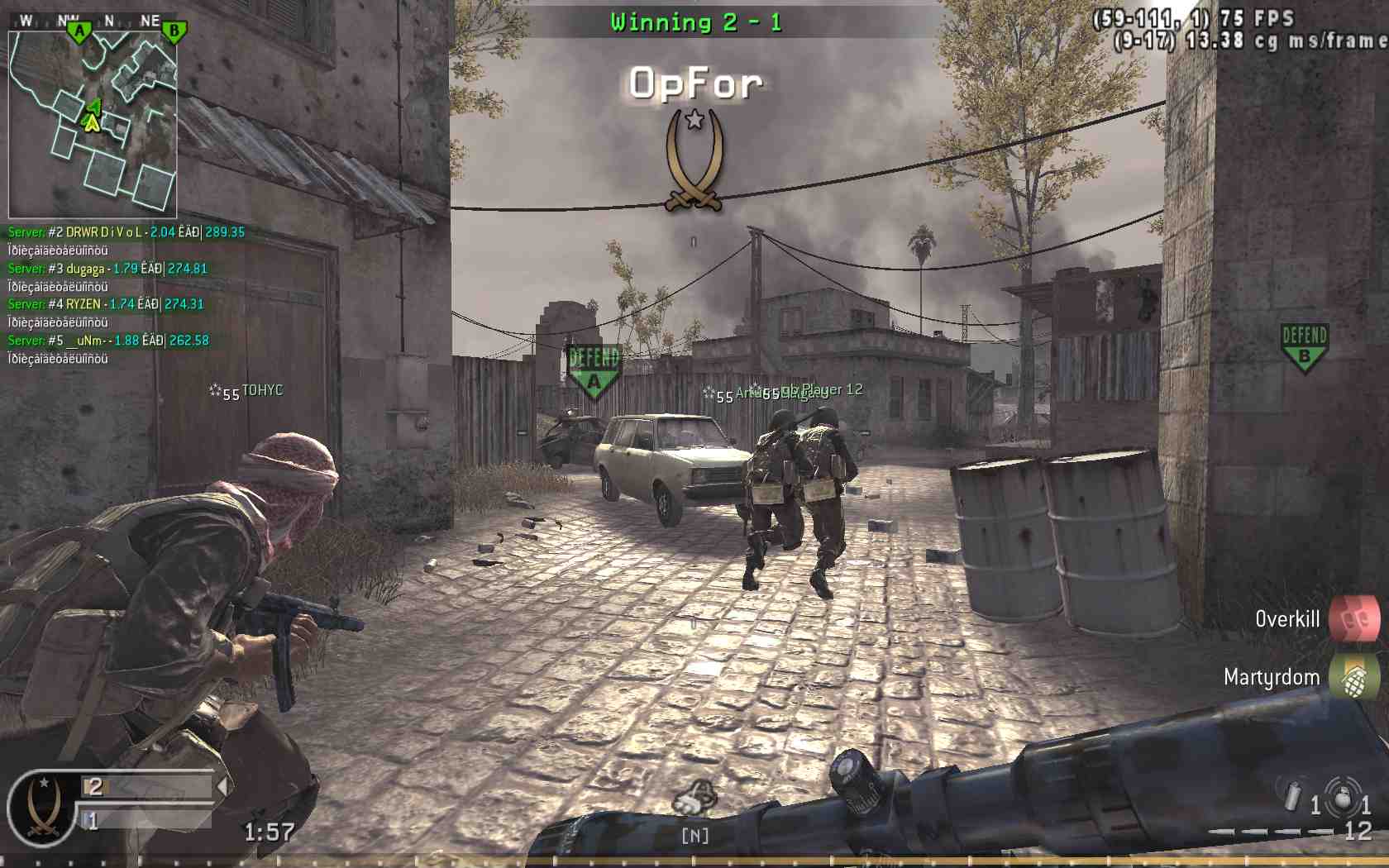Viewport: 1389px width, 868px height.
Task: Select the Martyrdom grenade perk icon
Action: [x=1354, y=676]
